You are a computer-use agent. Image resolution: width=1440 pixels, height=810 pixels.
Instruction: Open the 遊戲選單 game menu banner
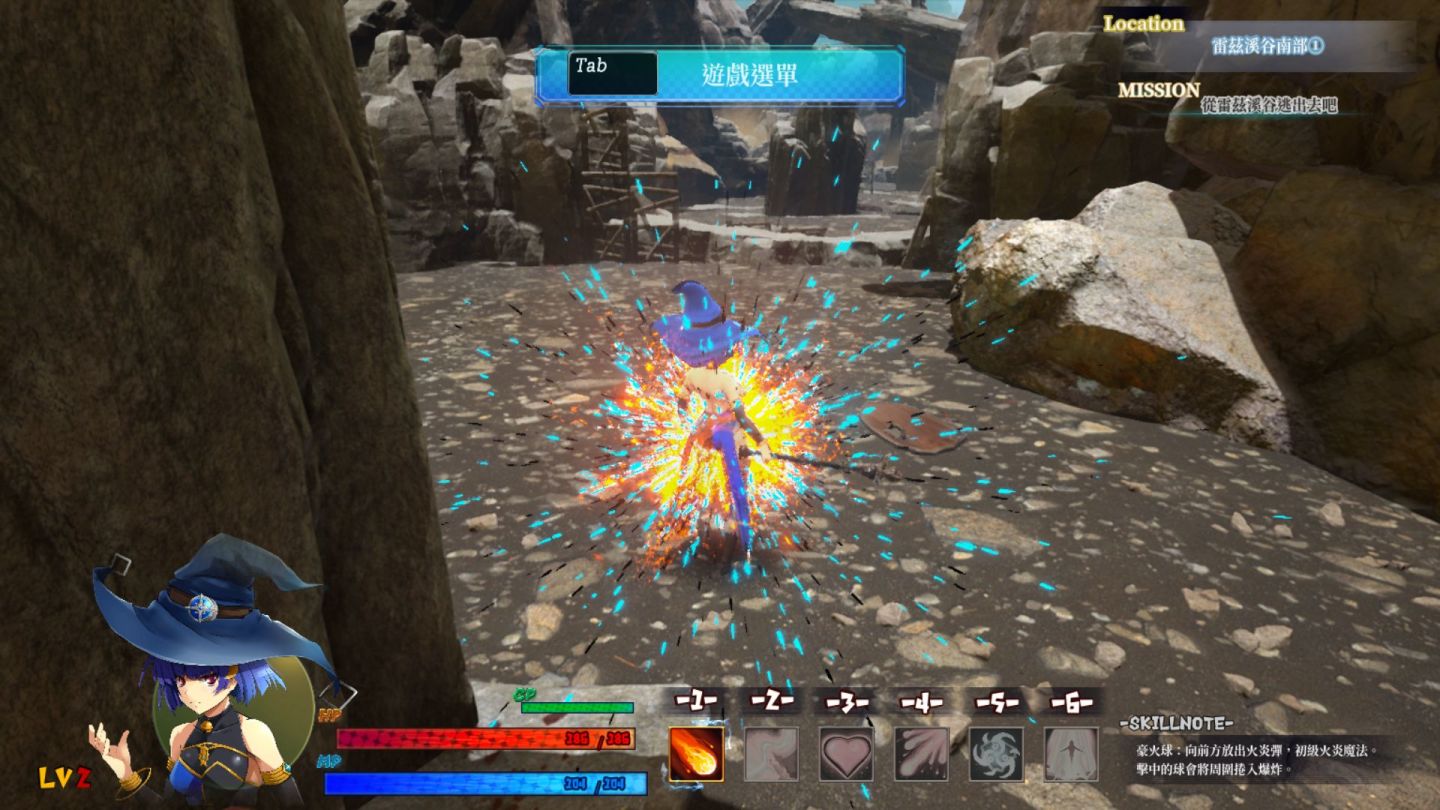pyautogui.click(x=719, y=75)
